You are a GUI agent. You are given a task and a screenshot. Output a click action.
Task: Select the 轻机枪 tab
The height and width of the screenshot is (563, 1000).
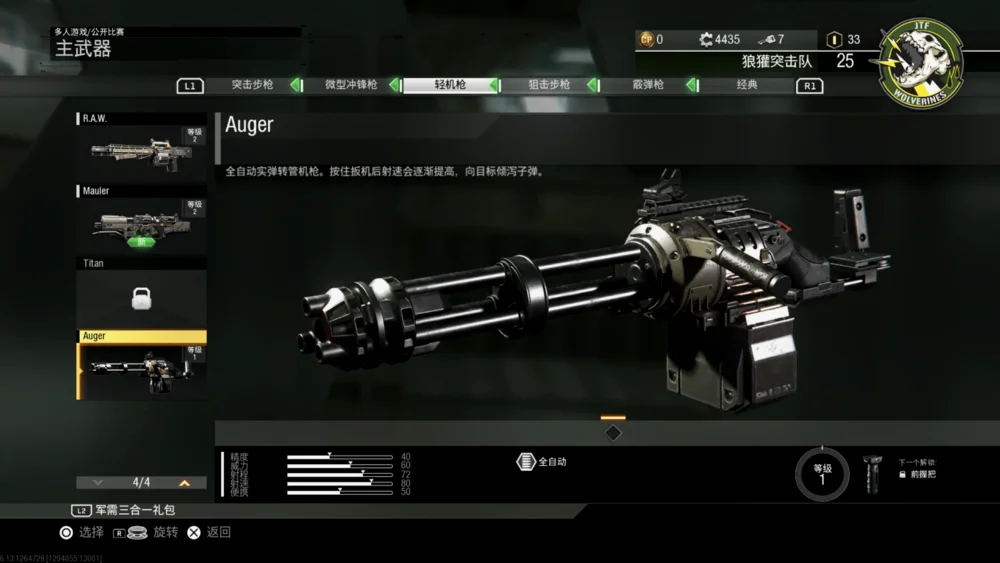click(450, 85)
